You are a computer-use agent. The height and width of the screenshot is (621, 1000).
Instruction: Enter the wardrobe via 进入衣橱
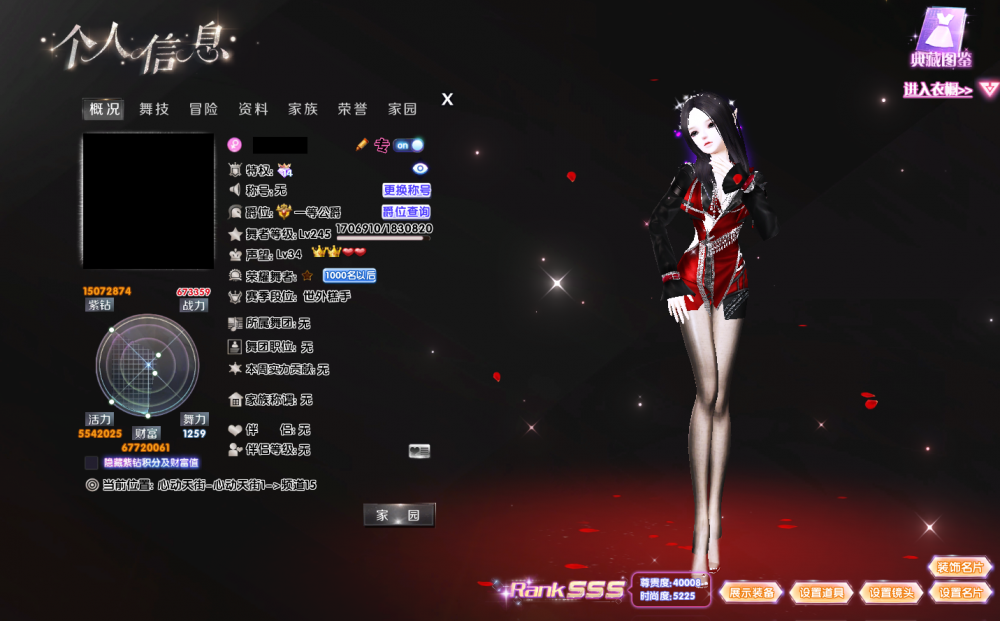(939, 90)
